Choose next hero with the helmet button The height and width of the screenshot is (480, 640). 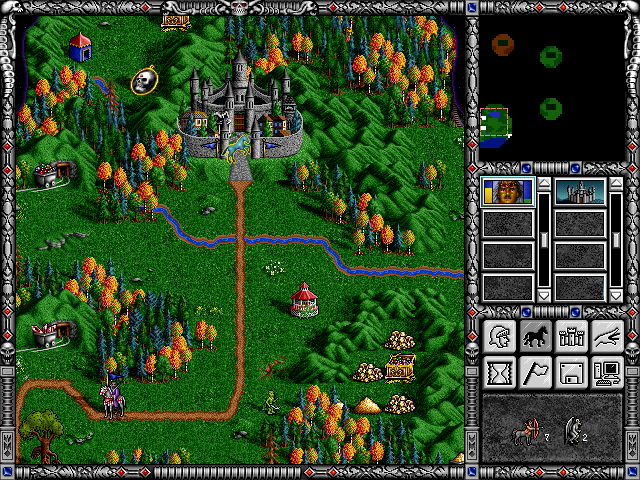click(x=497, y=337)
